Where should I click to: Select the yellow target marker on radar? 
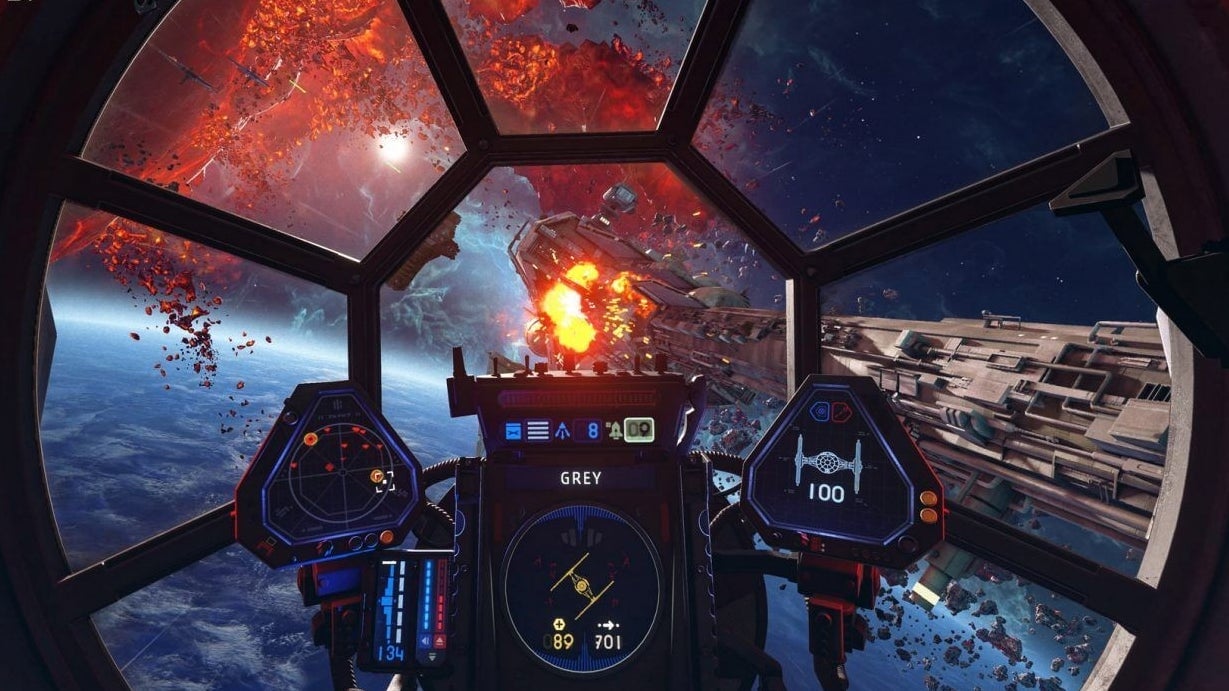click(x=377, y=476)
